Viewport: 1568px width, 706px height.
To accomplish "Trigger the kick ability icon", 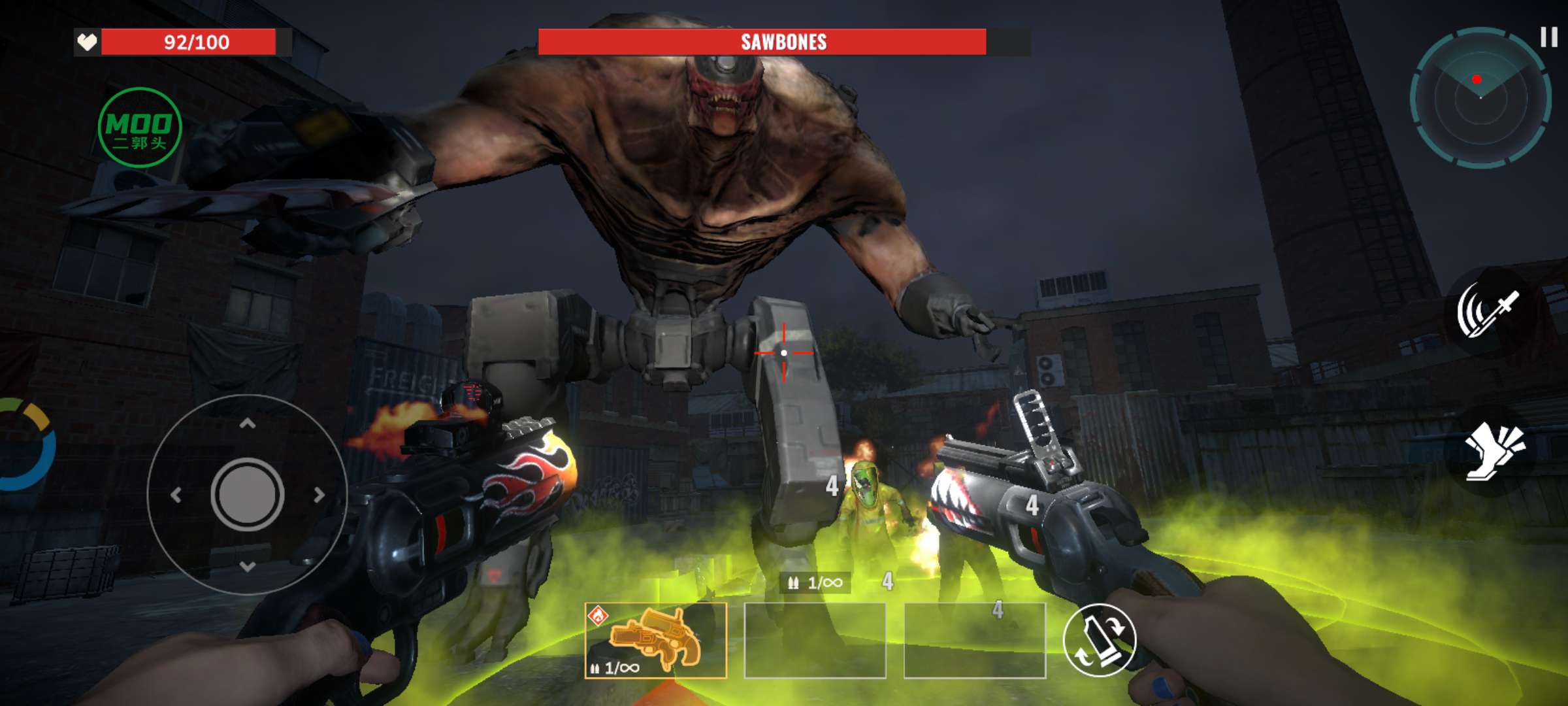I will click(1492, 451).
